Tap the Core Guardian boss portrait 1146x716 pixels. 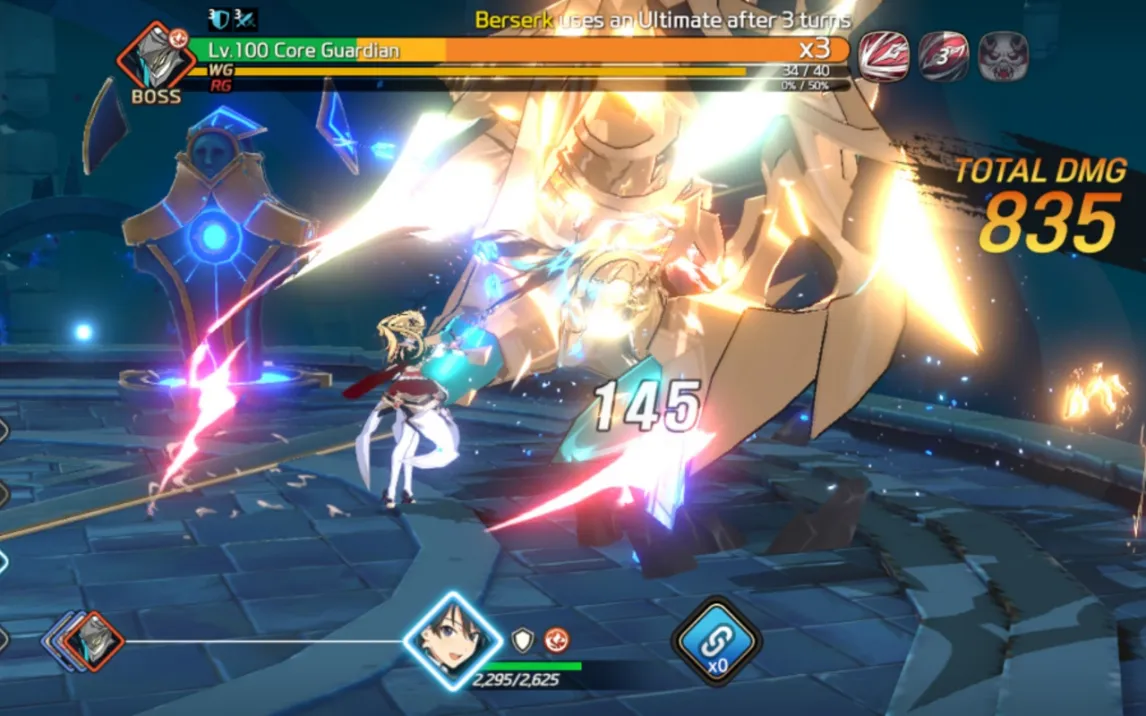tap(155, 57)
